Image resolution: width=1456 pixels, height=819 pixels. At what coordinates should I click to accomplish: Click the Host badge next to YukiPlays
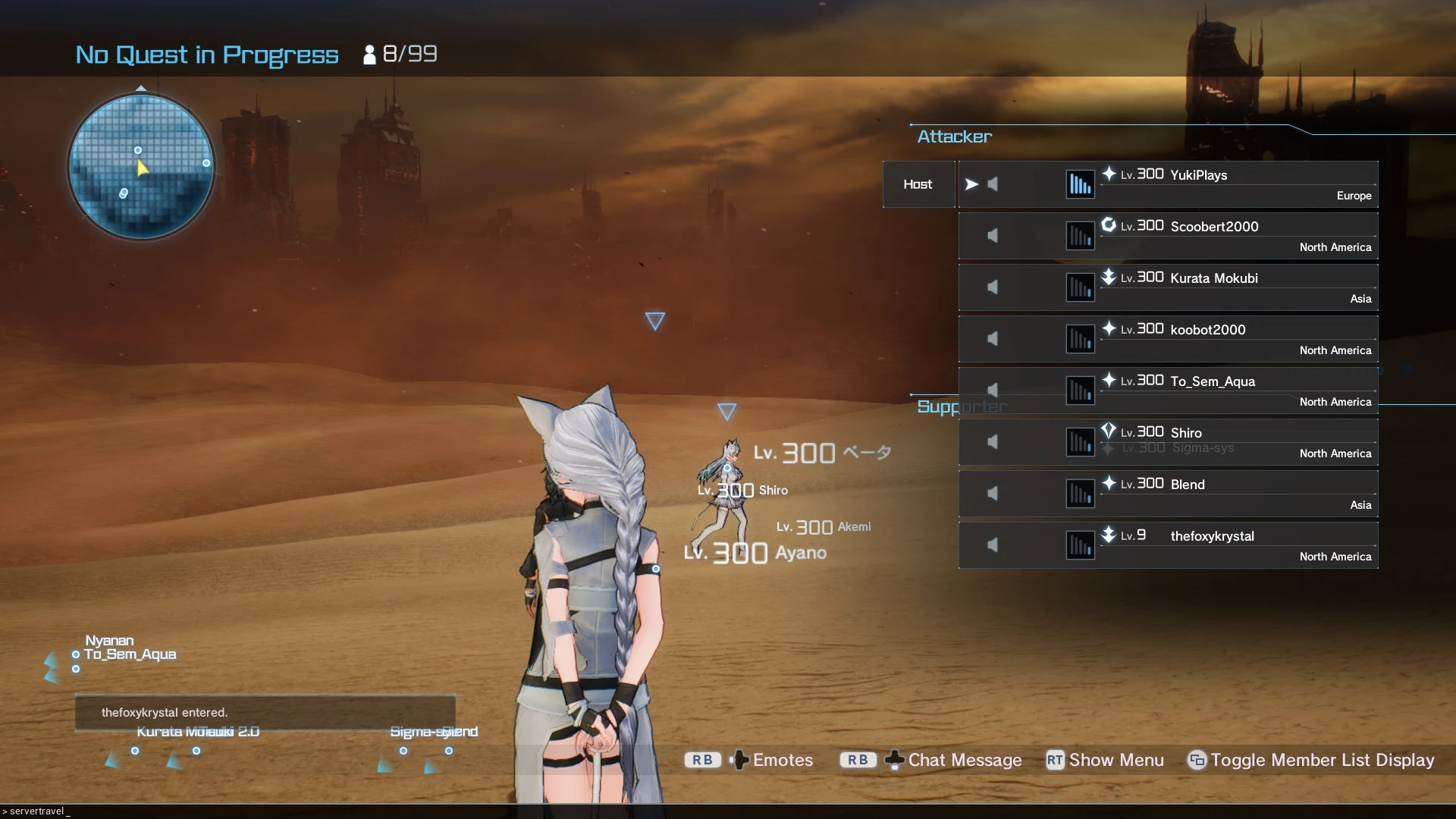point(918,184)
